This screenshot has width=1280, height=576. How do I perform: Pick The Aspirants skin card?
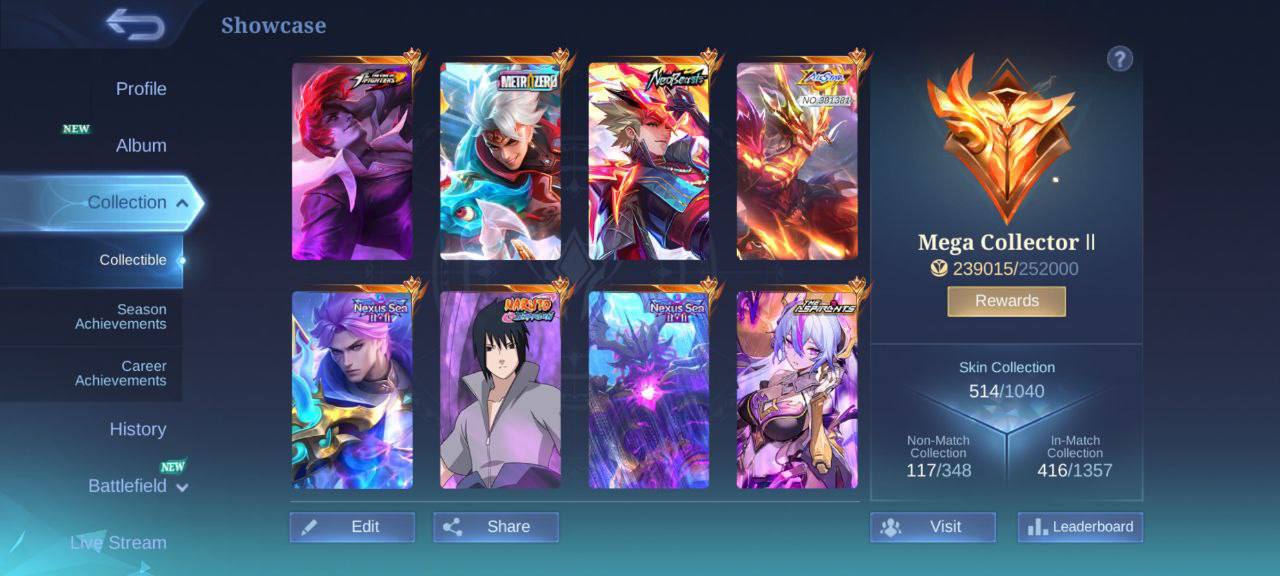click(796, 390)
